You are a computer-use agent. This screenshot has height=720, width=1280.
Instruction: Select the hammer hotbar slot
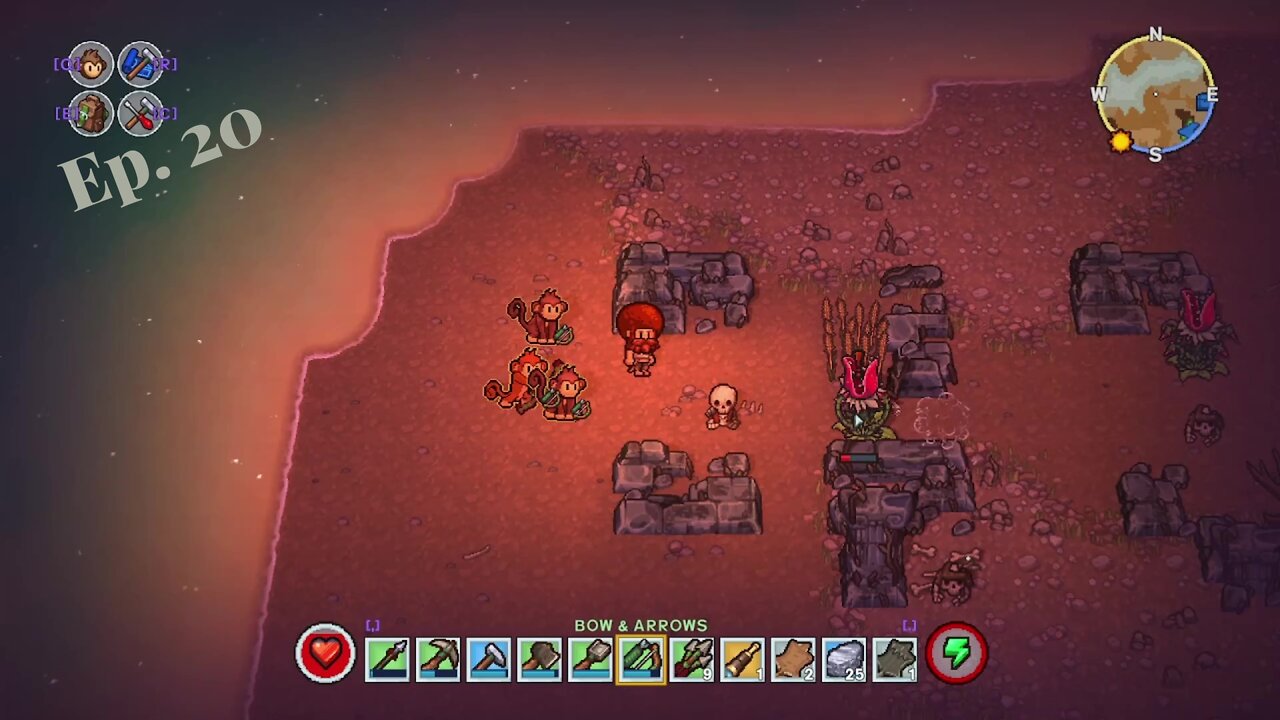coord(489,659)
